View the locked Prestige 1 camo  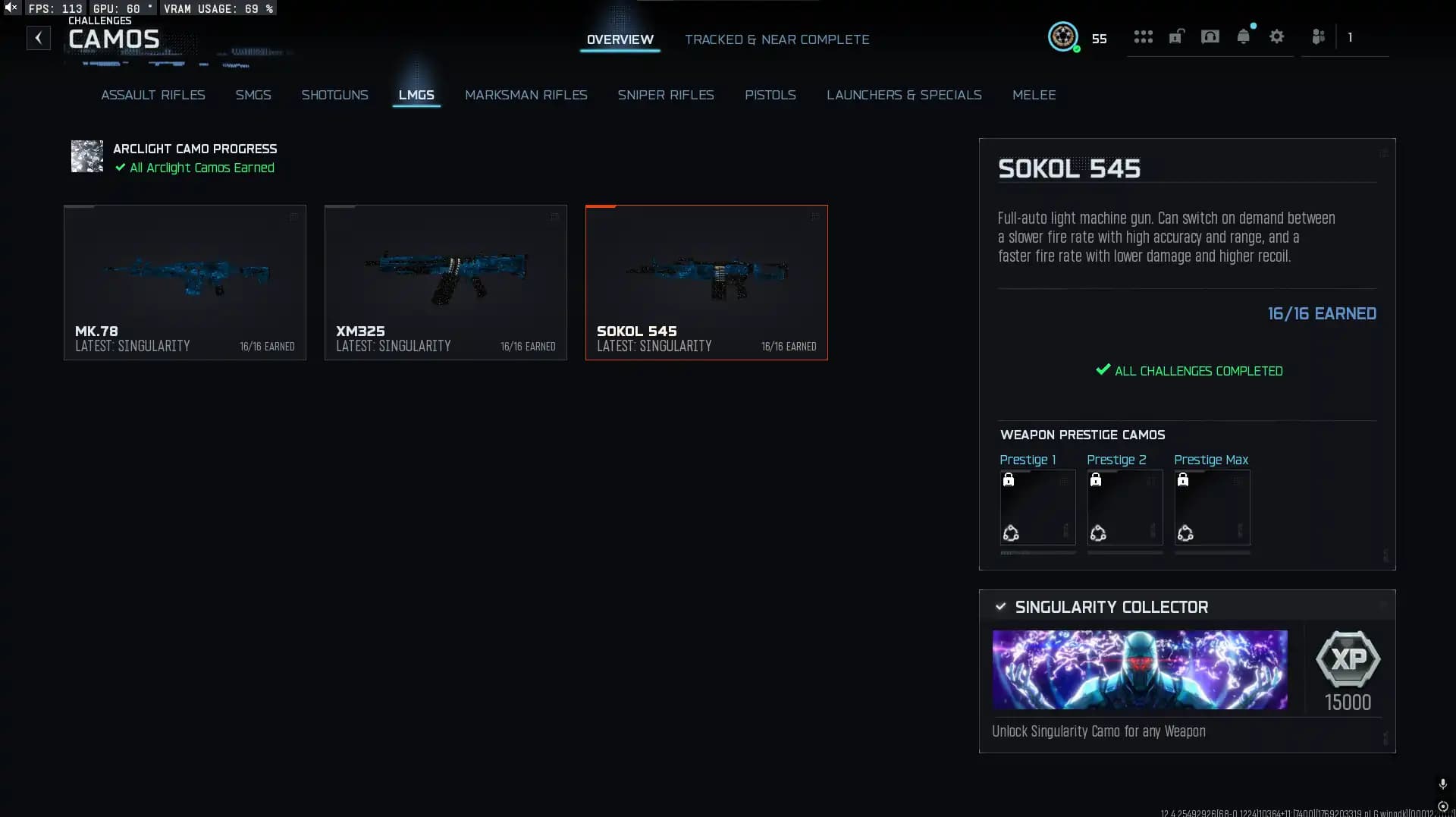[x=1037, y=507]
